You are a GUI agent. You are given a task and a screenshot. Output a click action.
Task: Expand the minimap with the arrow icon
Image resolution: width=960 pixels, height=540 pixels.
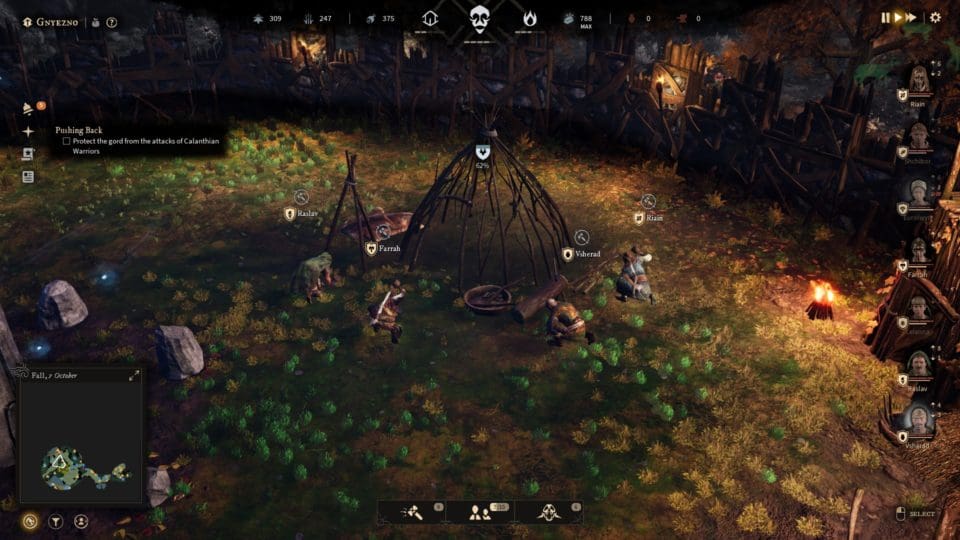(134, 376)
